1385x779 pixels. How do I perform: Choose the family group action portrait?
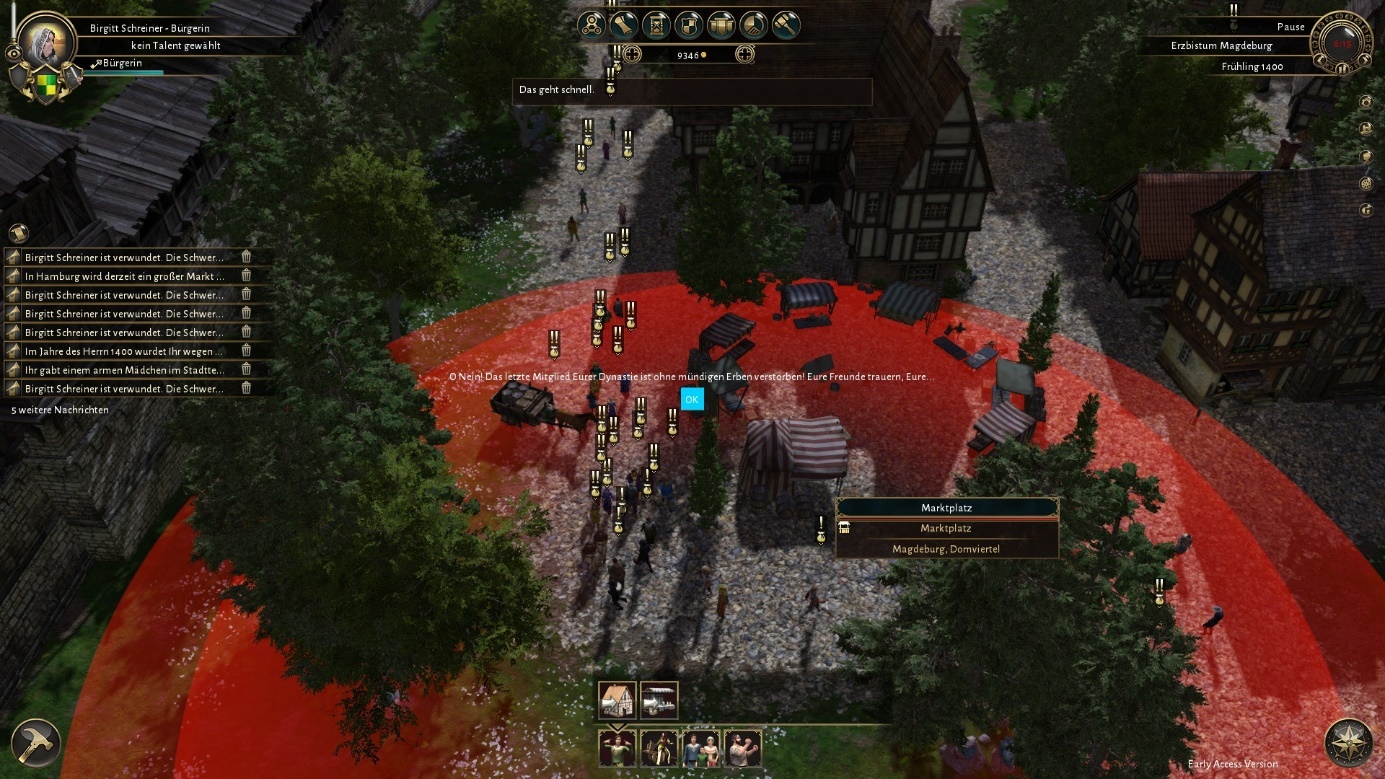(701, 748)
